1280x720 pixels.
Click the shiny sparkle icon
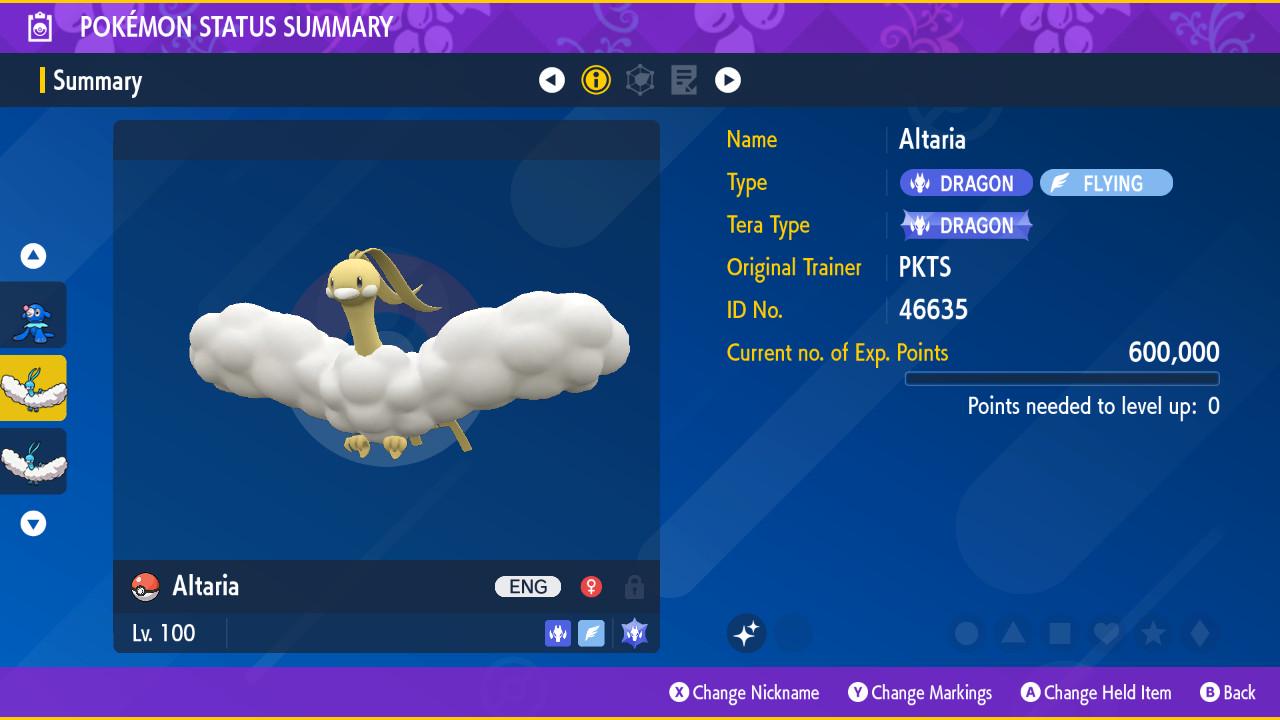(746, 633)
